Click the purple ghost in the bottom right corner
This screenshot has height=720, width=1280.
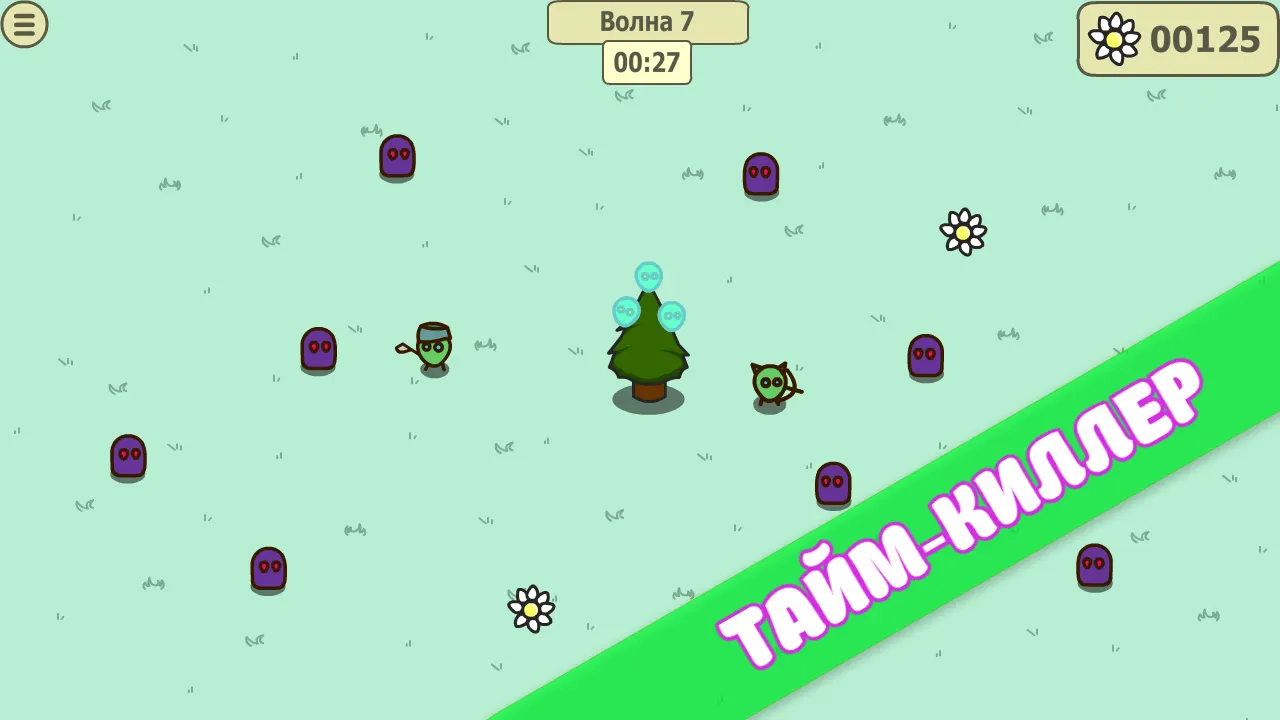(x=1097, y=569)
